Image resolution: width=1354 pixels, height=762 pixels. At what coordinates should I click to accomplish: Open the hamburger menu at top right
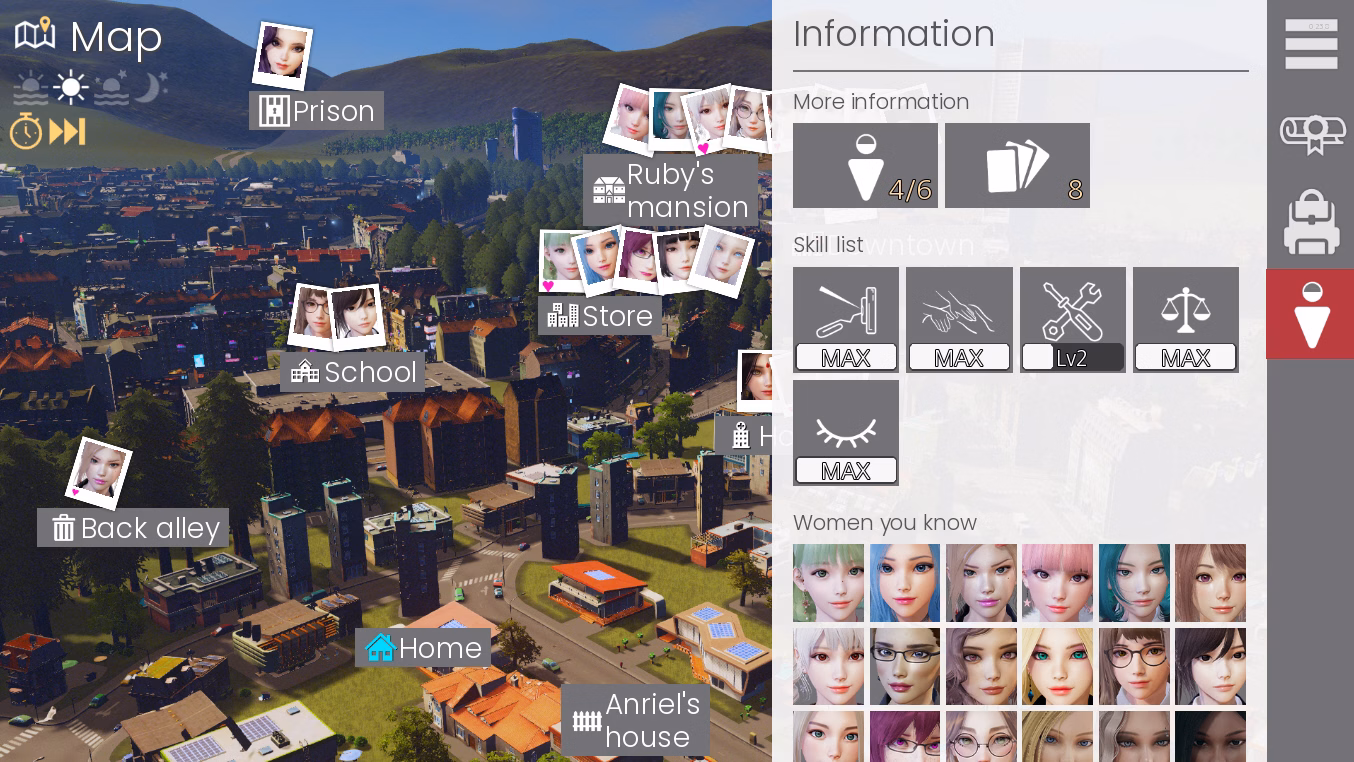point(1311,44)
